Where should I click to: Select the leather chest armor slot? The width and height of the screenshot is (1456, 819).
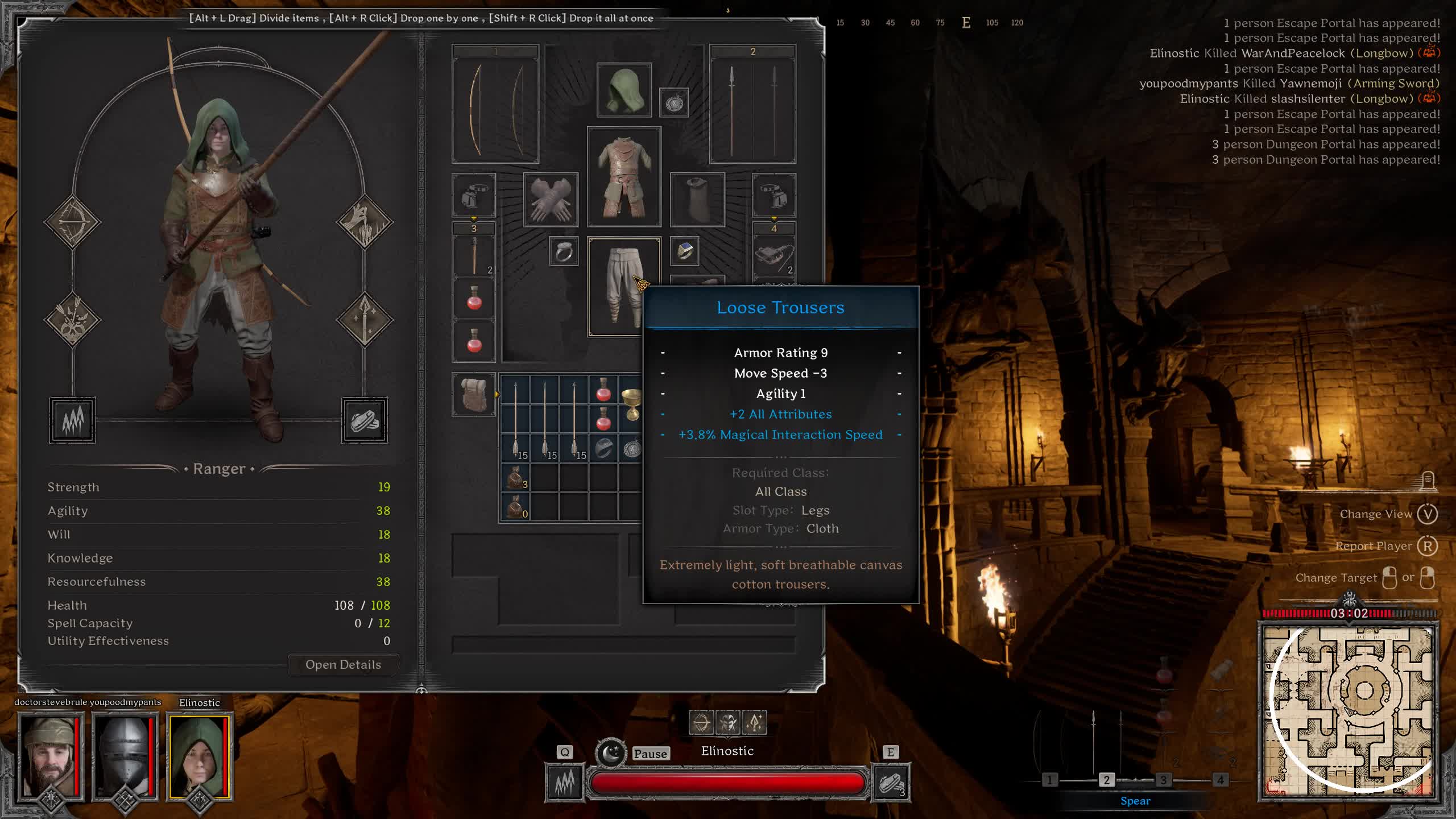click(x=624, y=177)
